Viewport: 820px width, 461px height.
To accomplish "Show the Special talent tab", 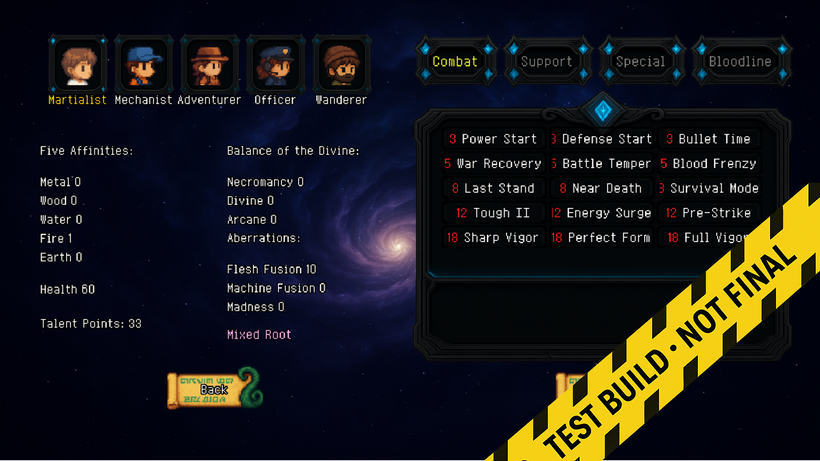I will 640,61.
